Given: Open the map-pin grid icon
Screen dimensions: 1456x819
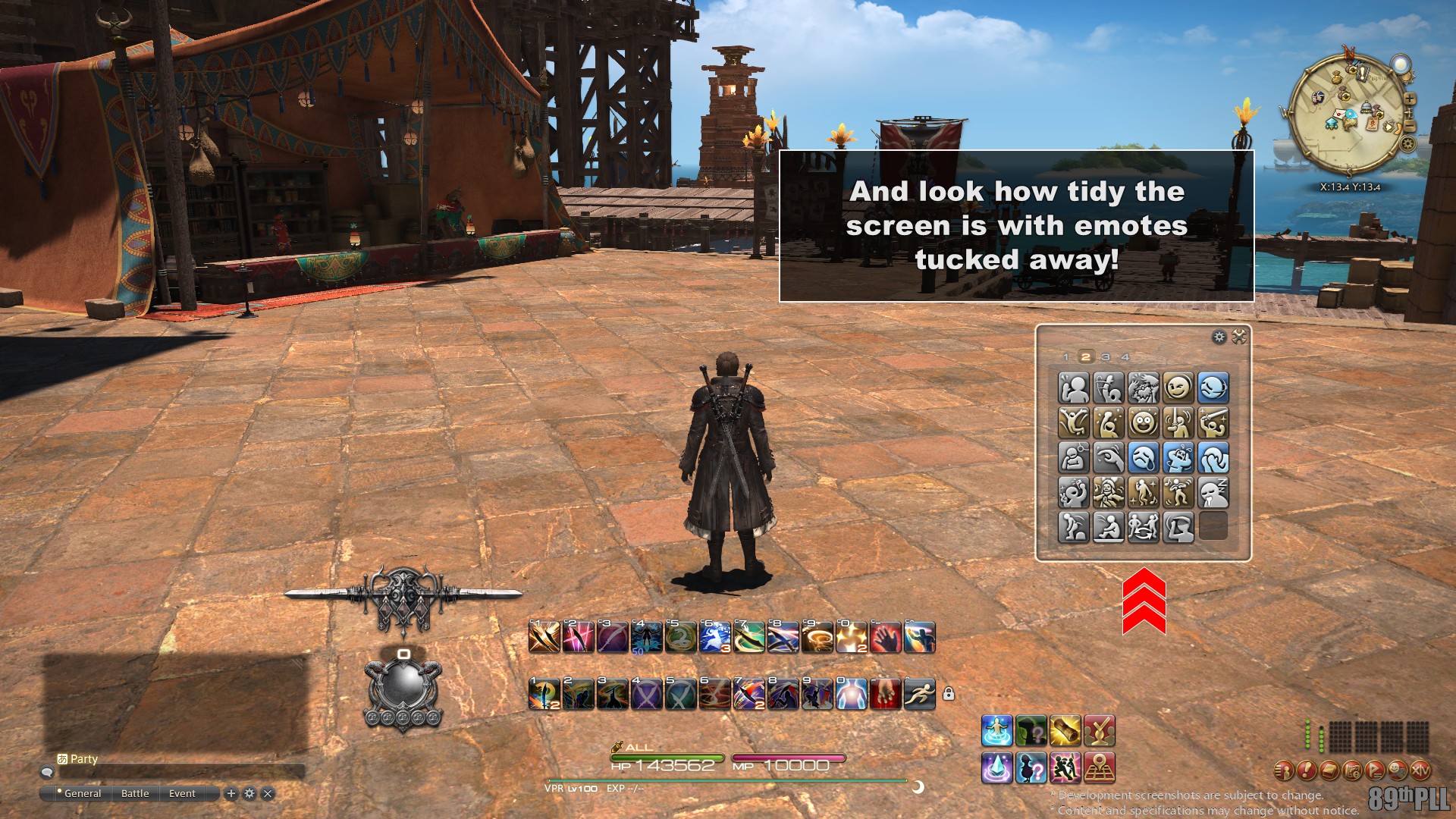Looking at the screenshot, I should pos(1100,767).
